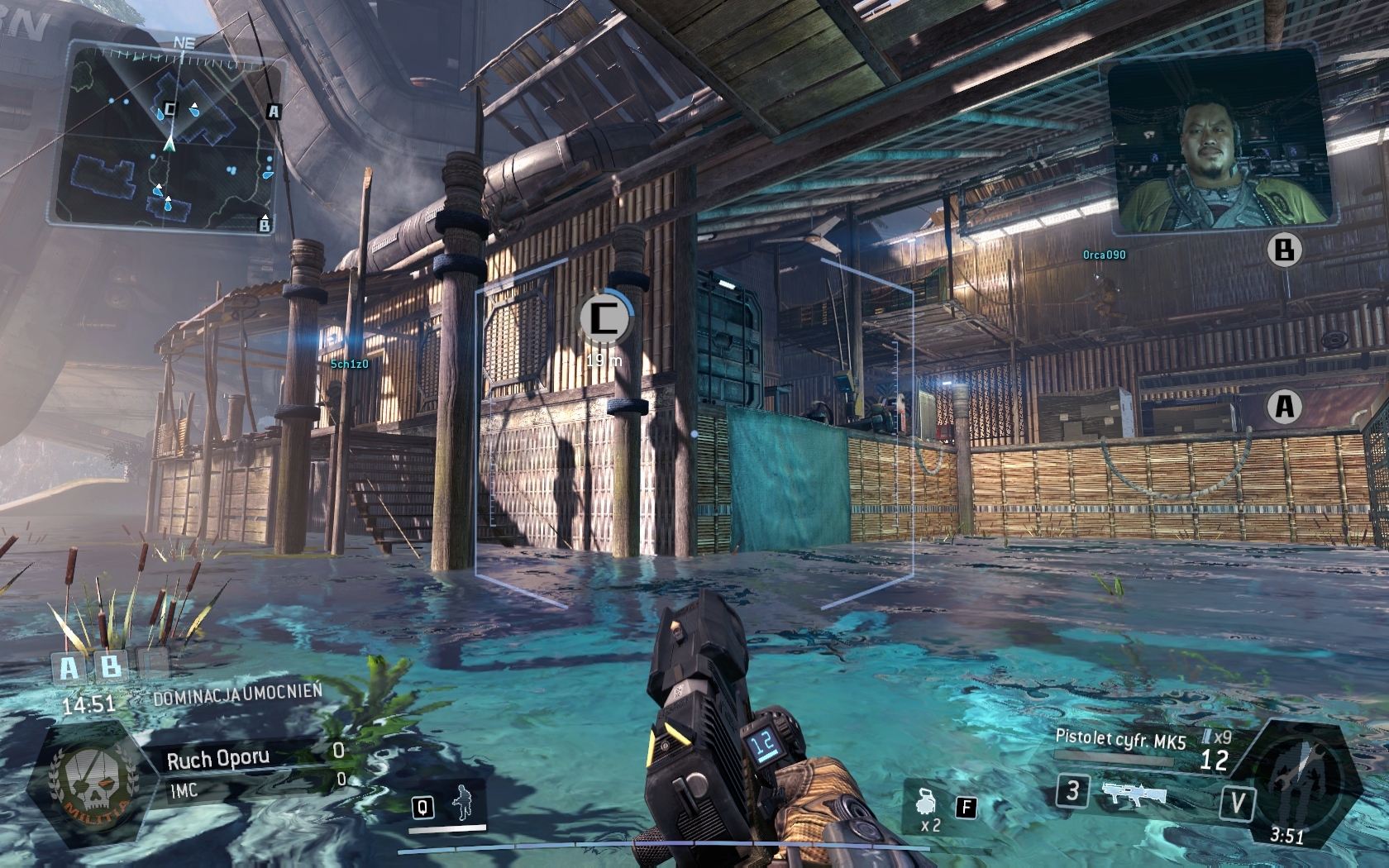
Task: Select the B marker on the minimap
Action: pos(265,223)
